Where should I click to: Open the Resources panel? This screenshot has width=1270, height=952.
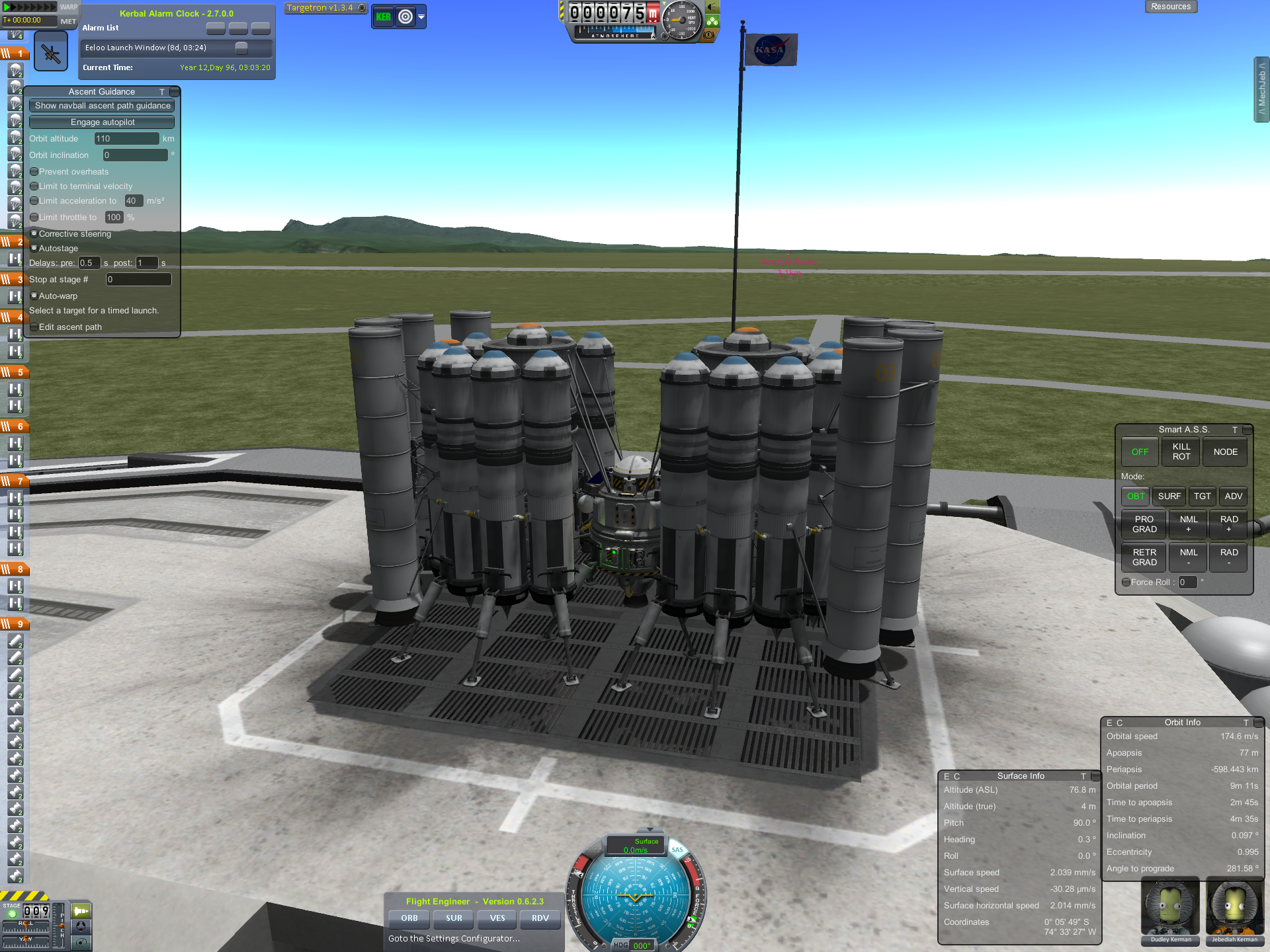coord(1170,7)
